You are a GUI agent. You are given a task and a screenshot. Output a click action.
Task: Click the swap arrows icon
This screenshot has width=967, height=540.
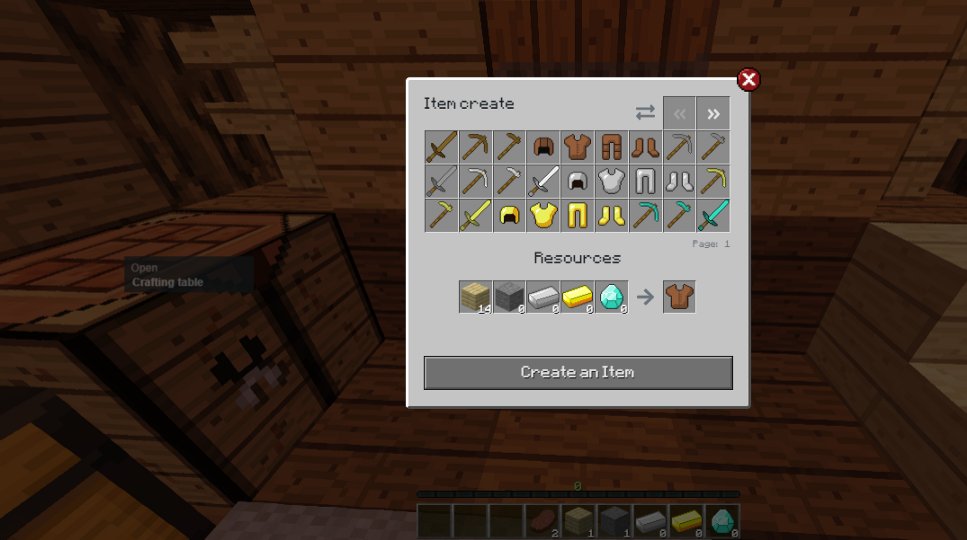coord(645,113)
